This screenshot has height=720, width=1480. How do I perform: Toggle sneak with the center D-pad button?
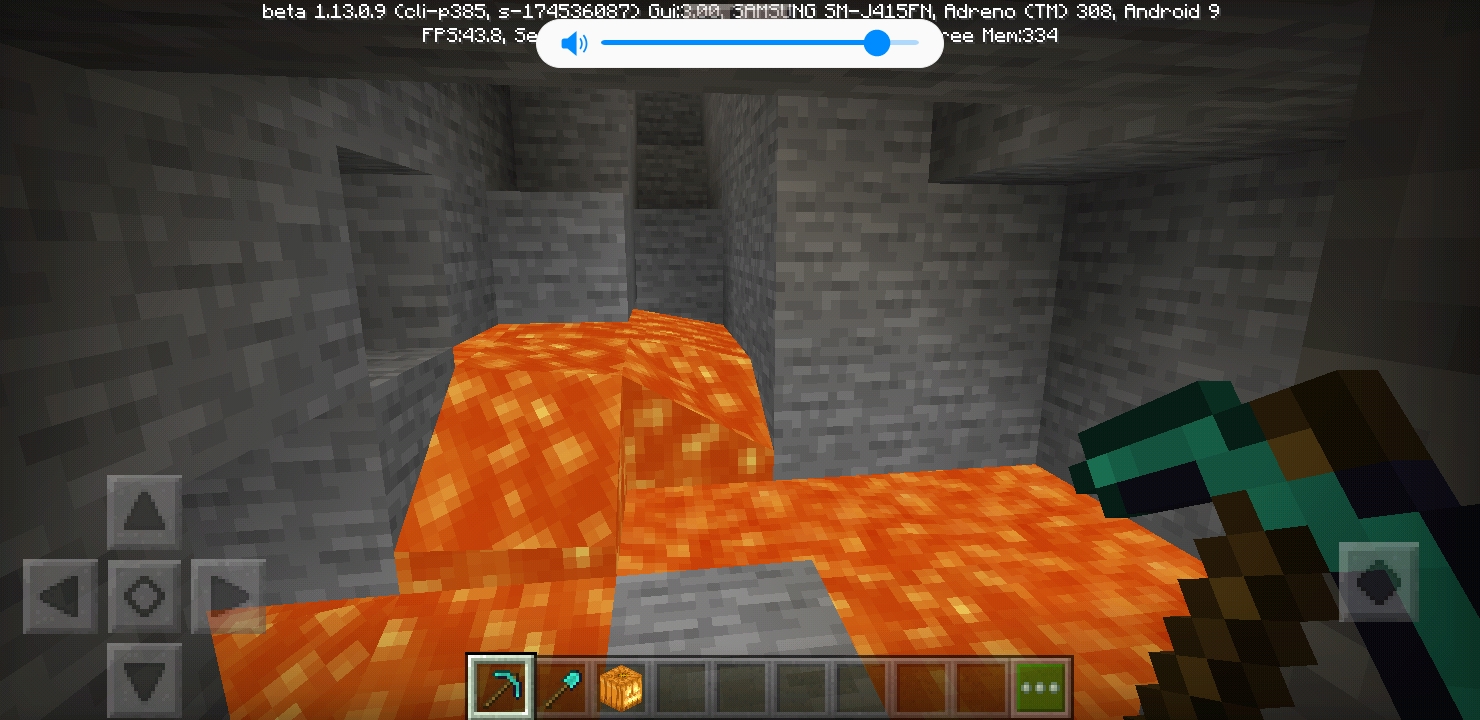145,597
